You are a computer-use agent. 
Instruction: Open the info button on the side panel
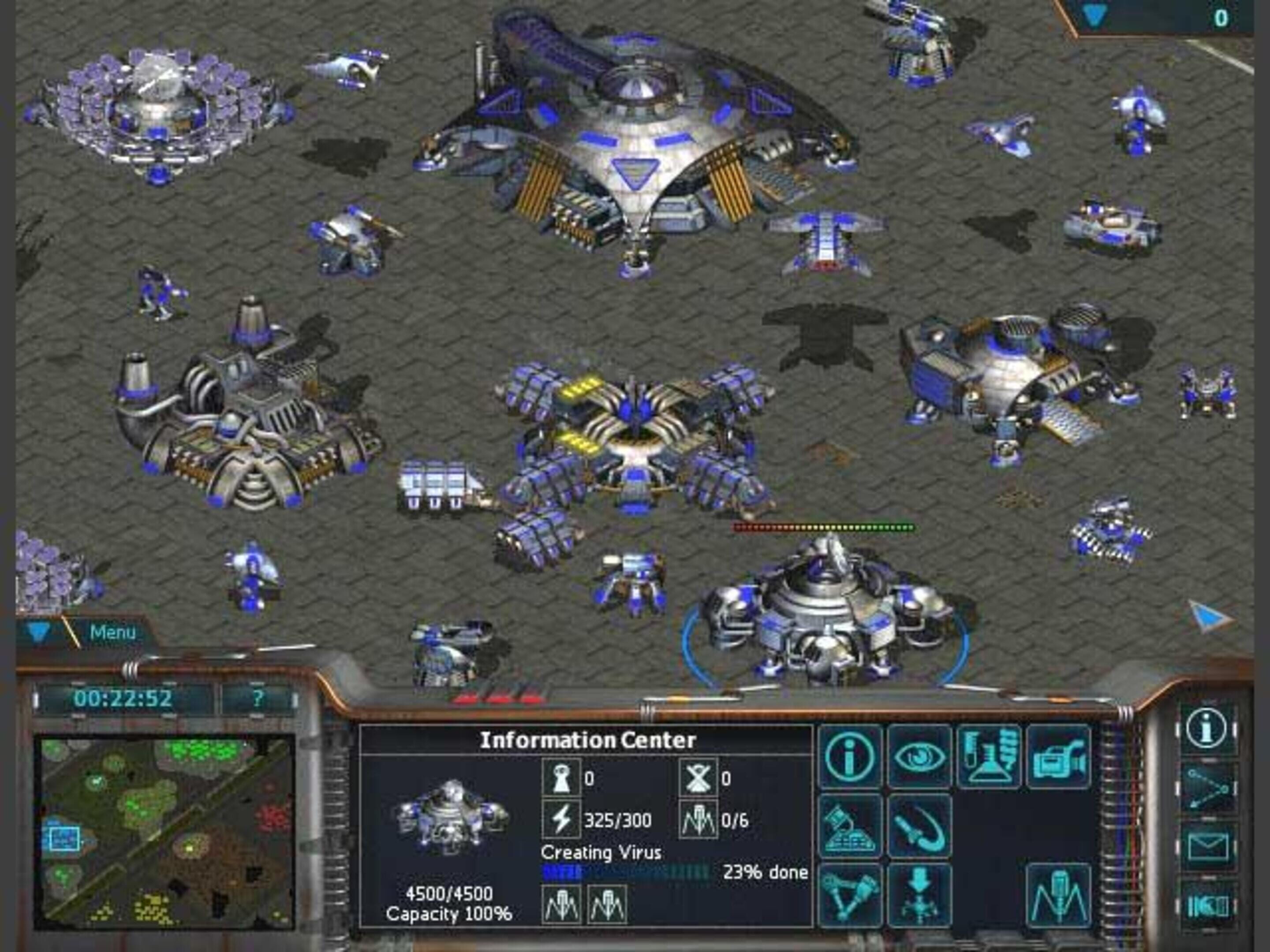click(x=1207, y=730)
